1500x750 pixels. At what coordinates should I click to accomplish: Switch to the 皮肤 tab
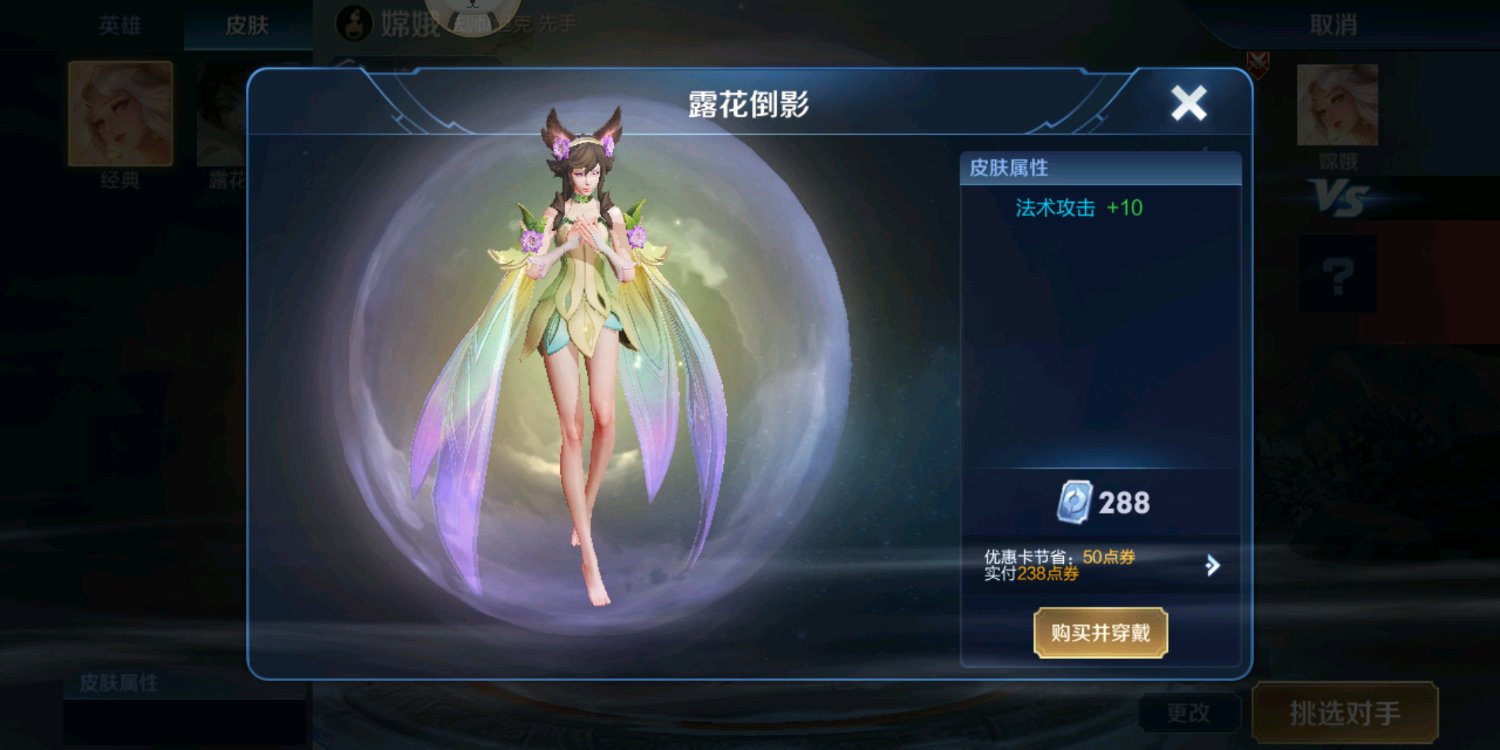pyautogui.click(x=246, y=25)
